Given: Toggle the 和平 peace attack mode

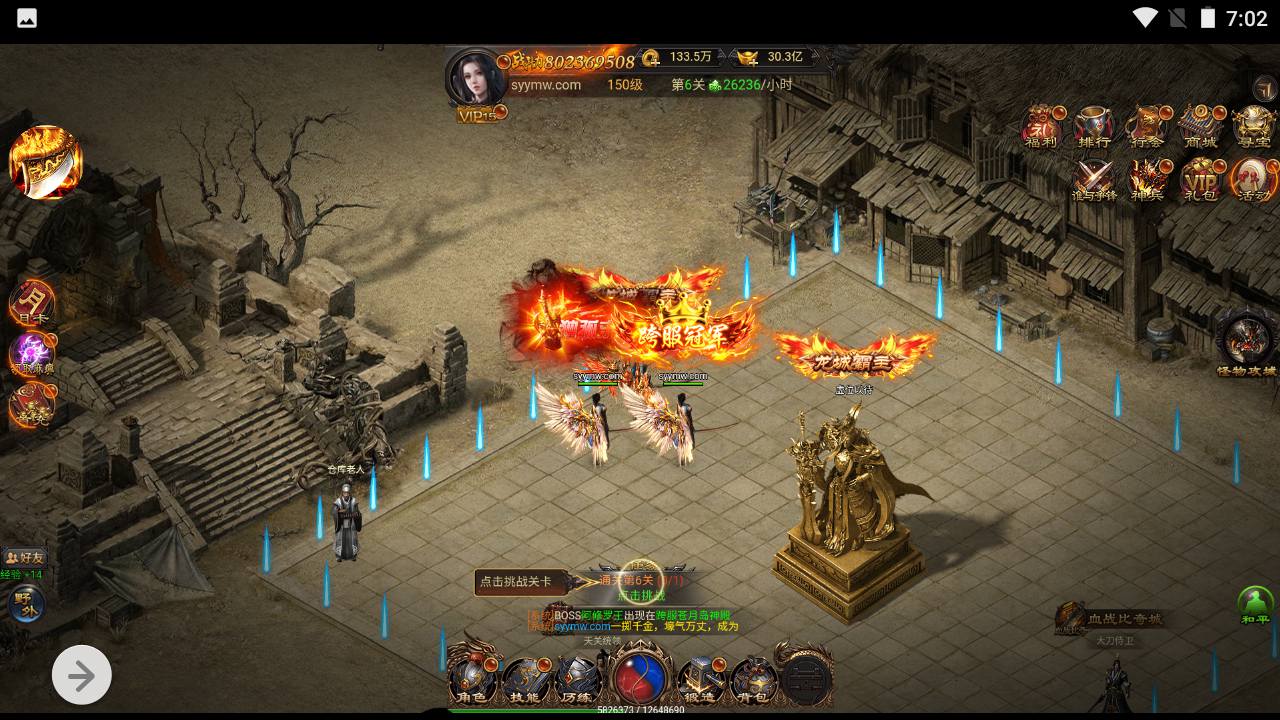Looking at the screenshot, I should pyautogui.click(x=1255, y=605).
